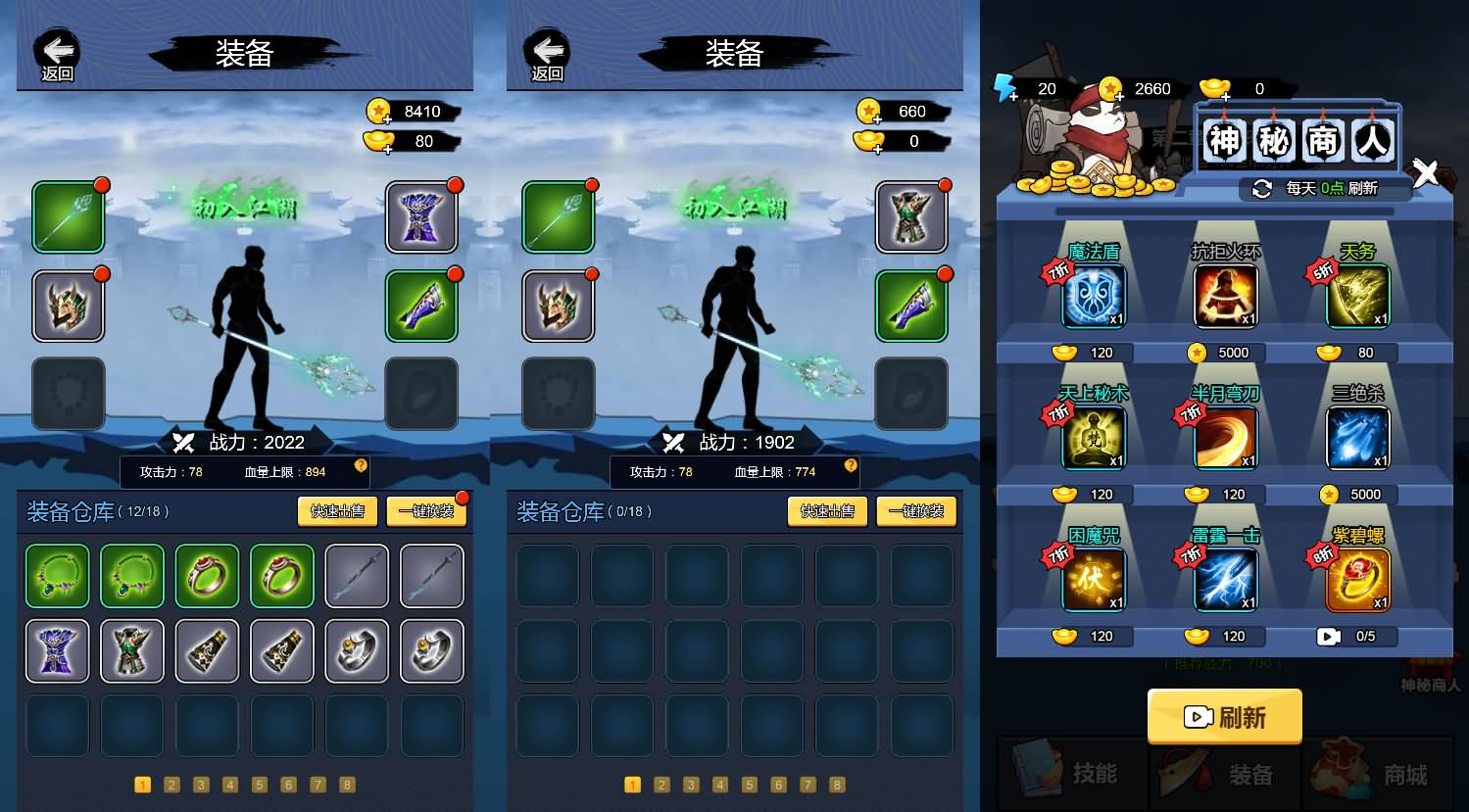Select the equipped helmet slot
Screen dimensions: 1469x812
68,306
